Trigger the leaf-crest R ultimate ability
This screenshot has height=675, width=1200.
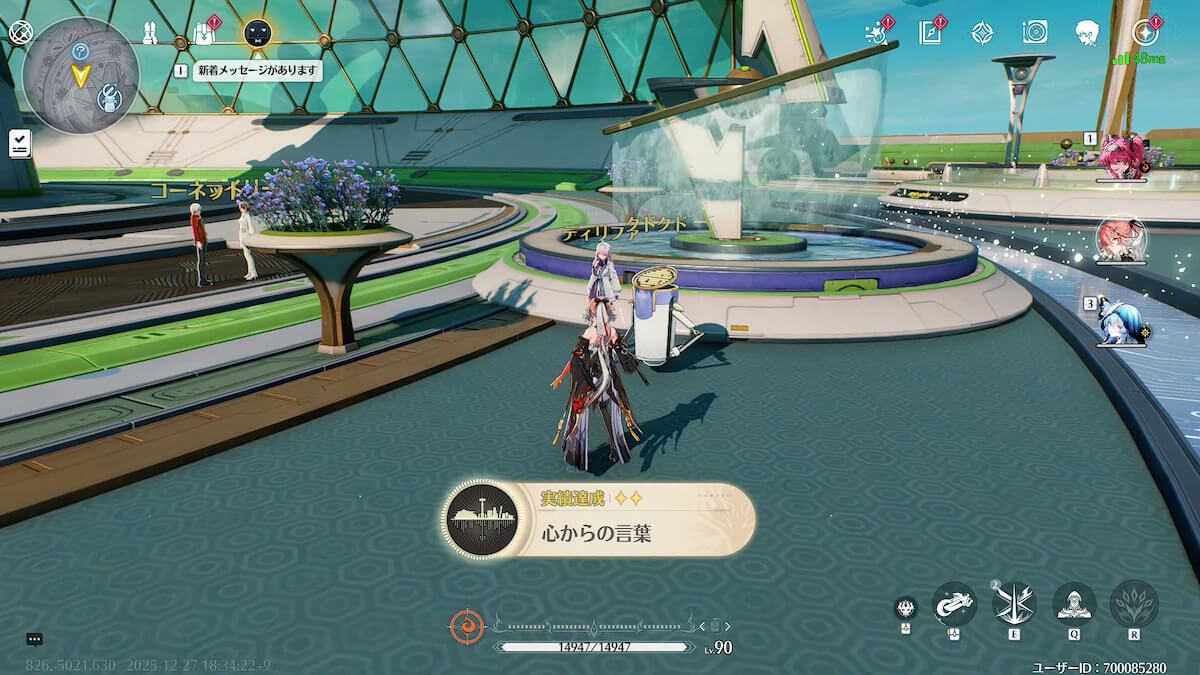1134,603
